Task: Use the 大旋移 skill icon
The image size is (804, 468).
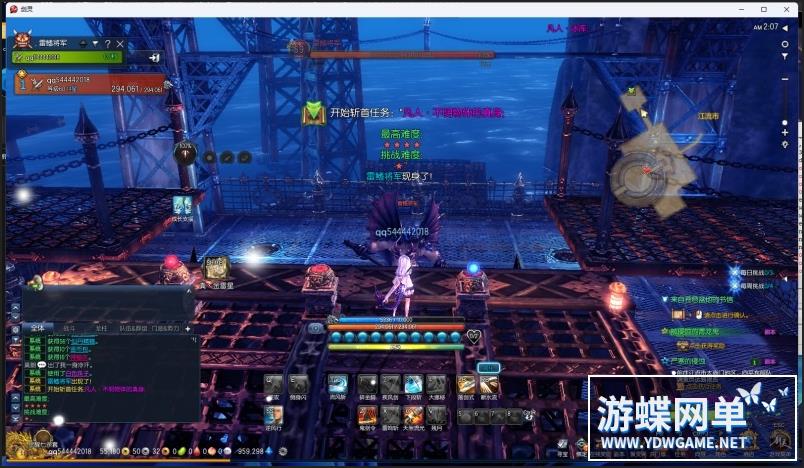Action: (x=435, y=385)
